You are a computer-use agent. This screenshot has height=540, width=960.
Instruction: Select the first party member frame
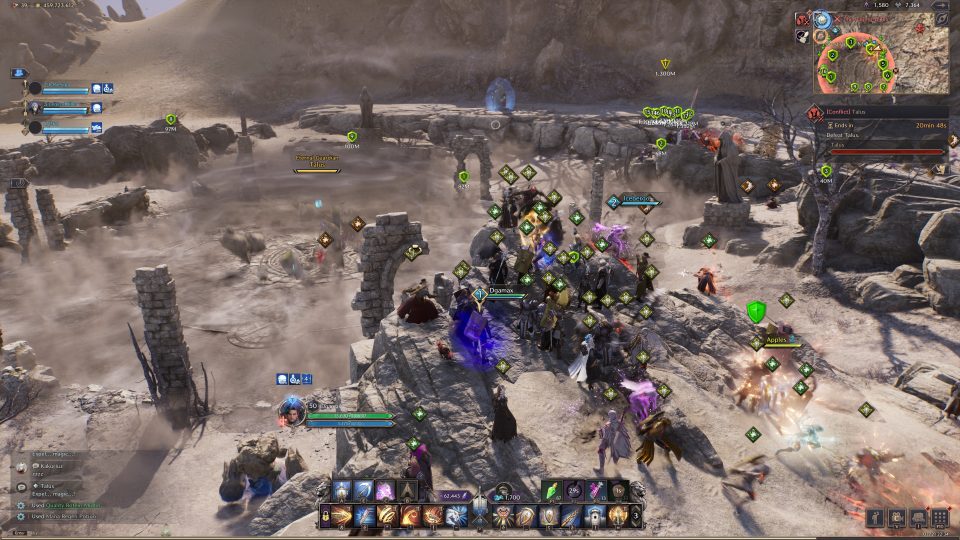[x=62, y=89]
